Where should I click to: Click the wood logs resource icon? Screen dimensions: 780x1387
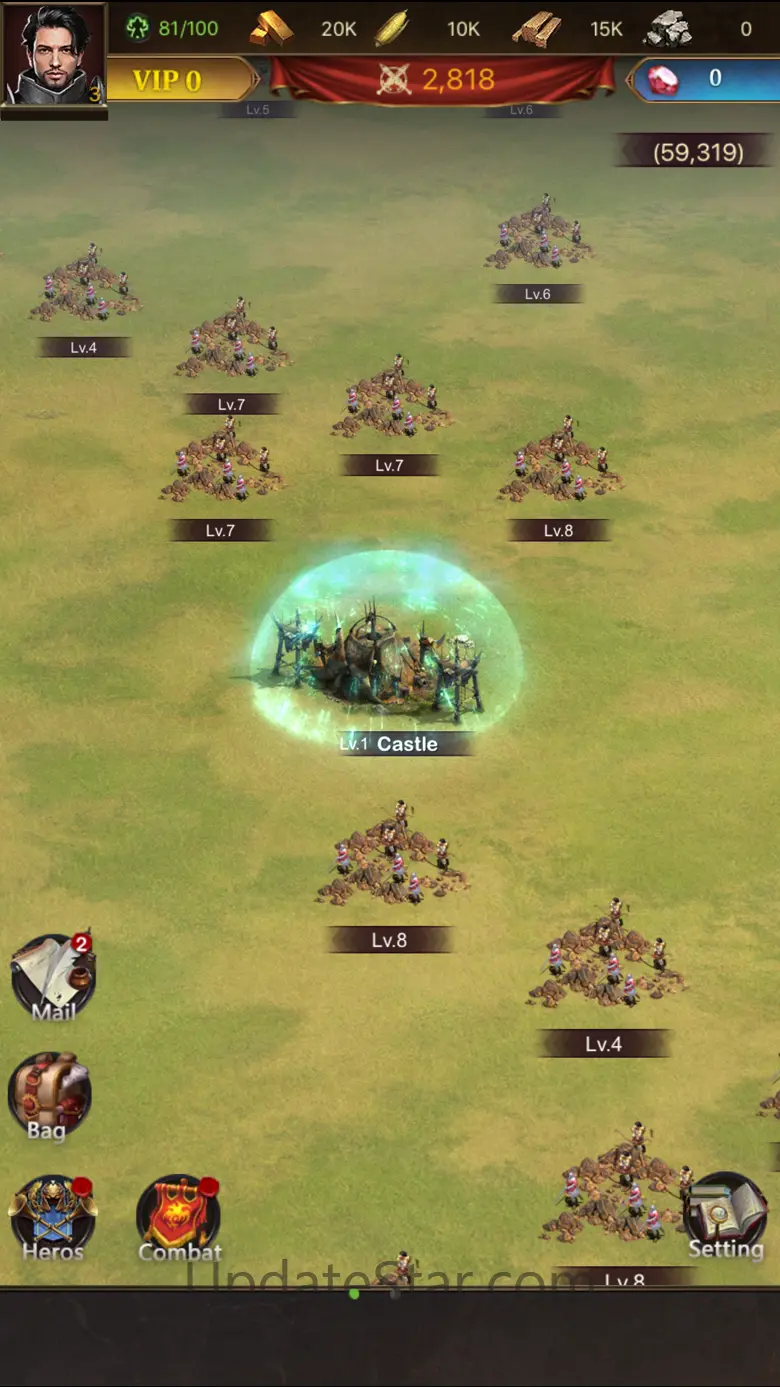[537, 29]
